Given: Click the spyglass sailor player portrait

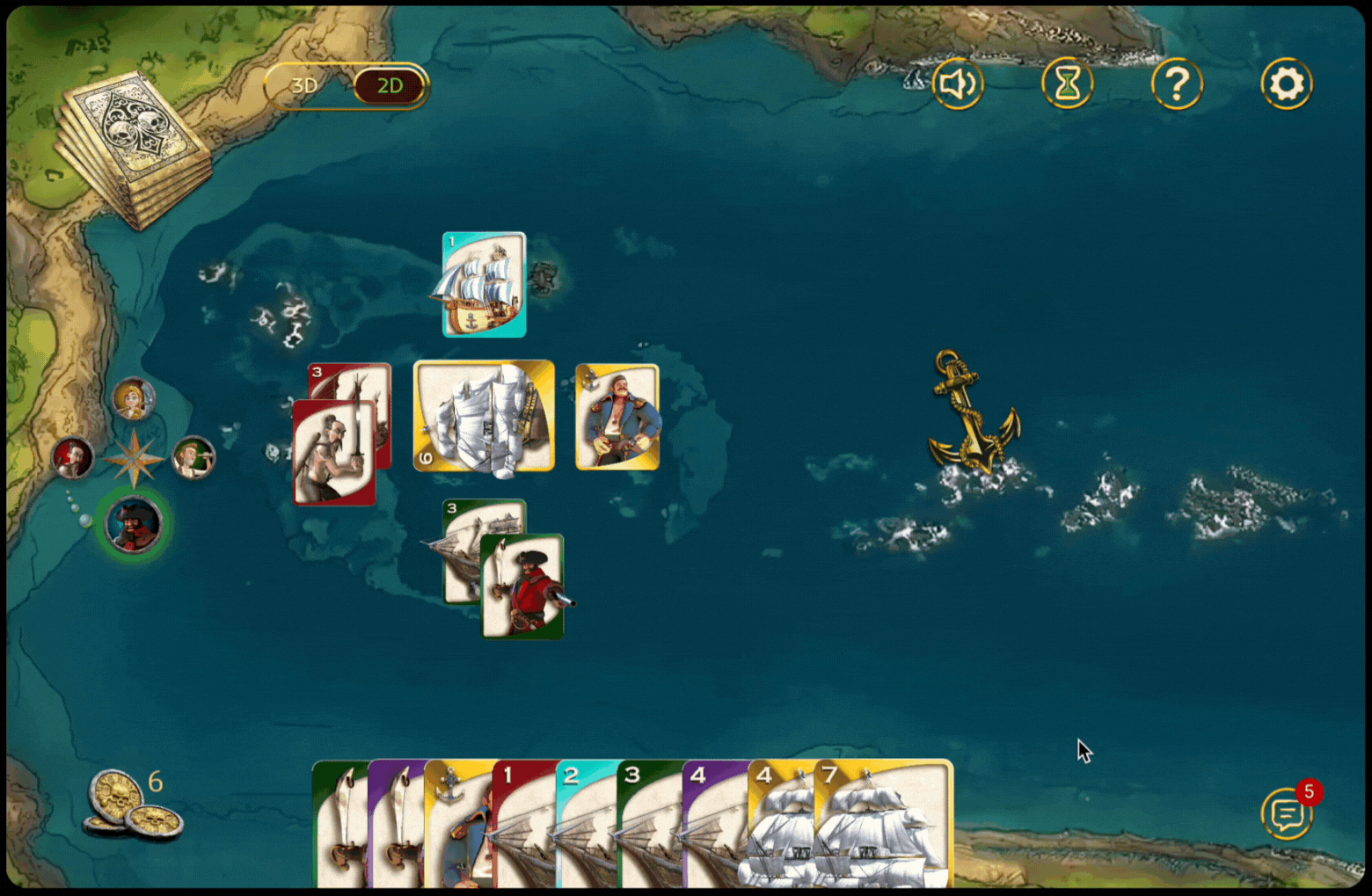Looking at the screenshot, I should (x=193, y=457).
